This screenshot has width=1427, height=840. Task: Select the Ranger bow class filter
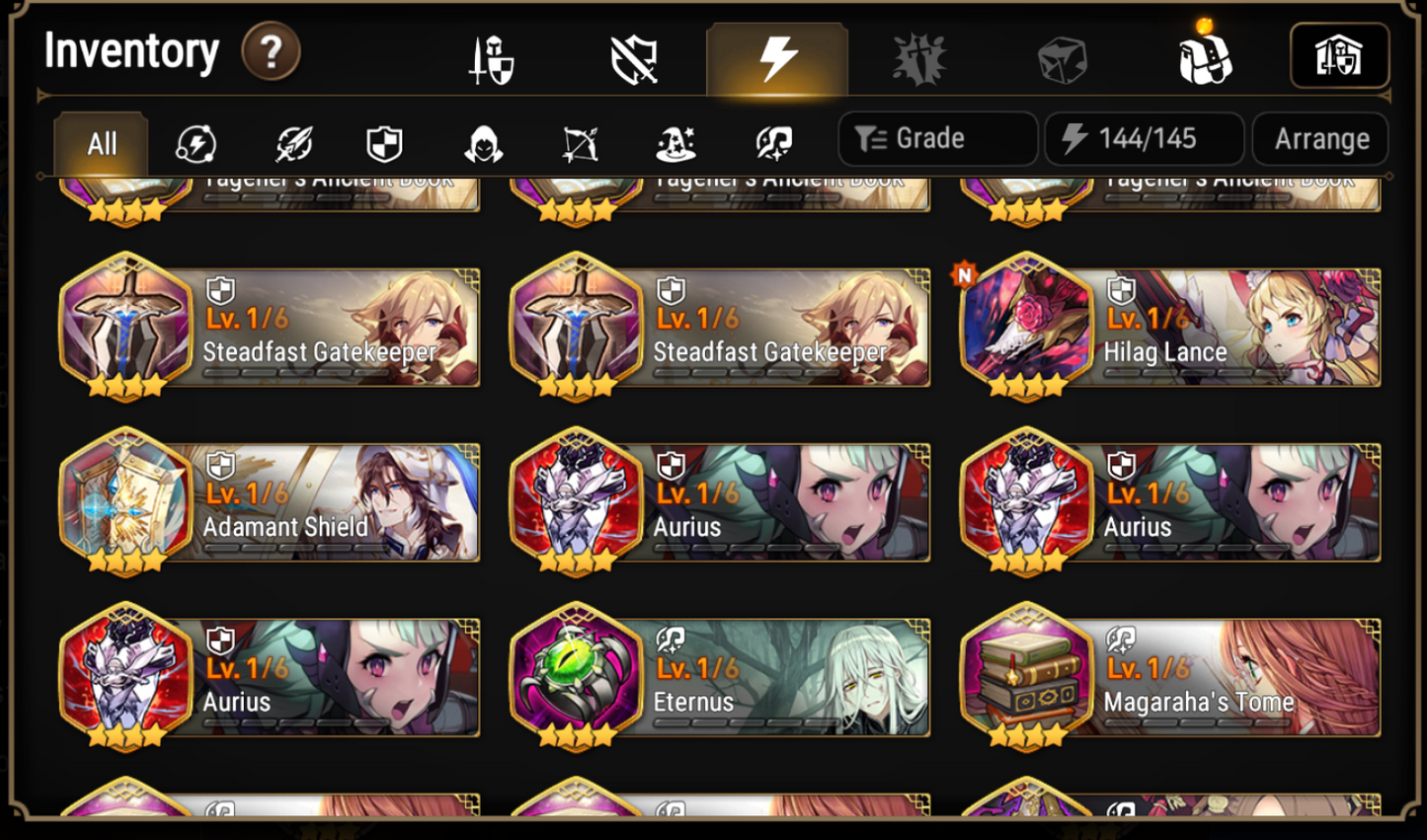click(x=581, y=143)
